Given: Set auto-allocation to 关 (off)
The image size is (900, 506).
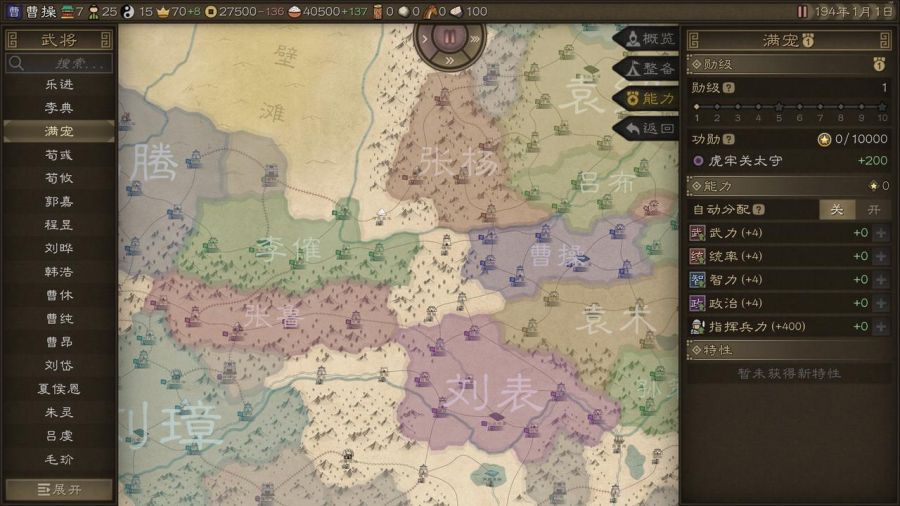Looking at the screenshot, I should click(838, 209).
